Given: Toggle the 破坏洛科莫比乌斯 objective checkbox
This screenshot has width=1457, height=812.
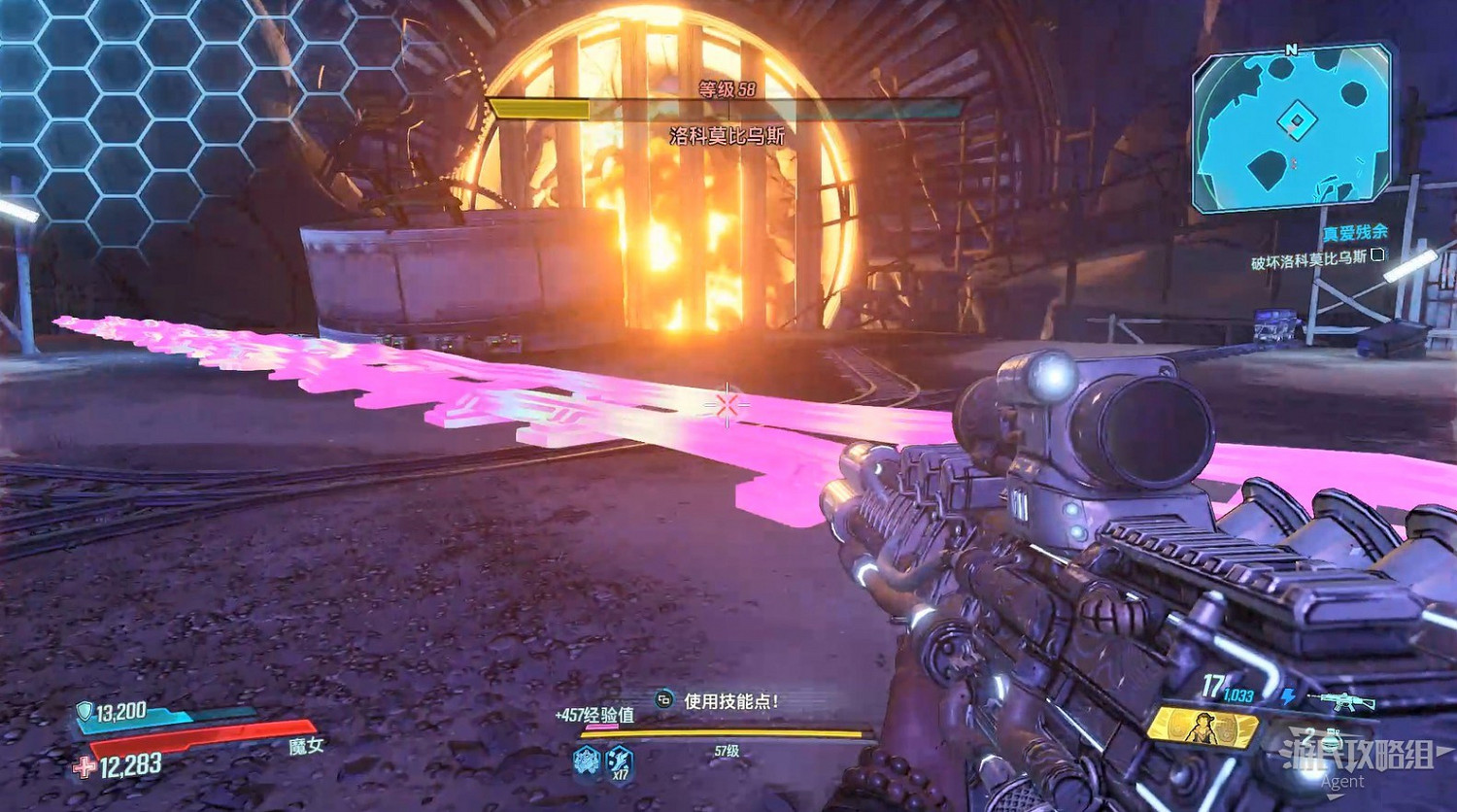Looking at the screenshot, I should coord(1377,255).
